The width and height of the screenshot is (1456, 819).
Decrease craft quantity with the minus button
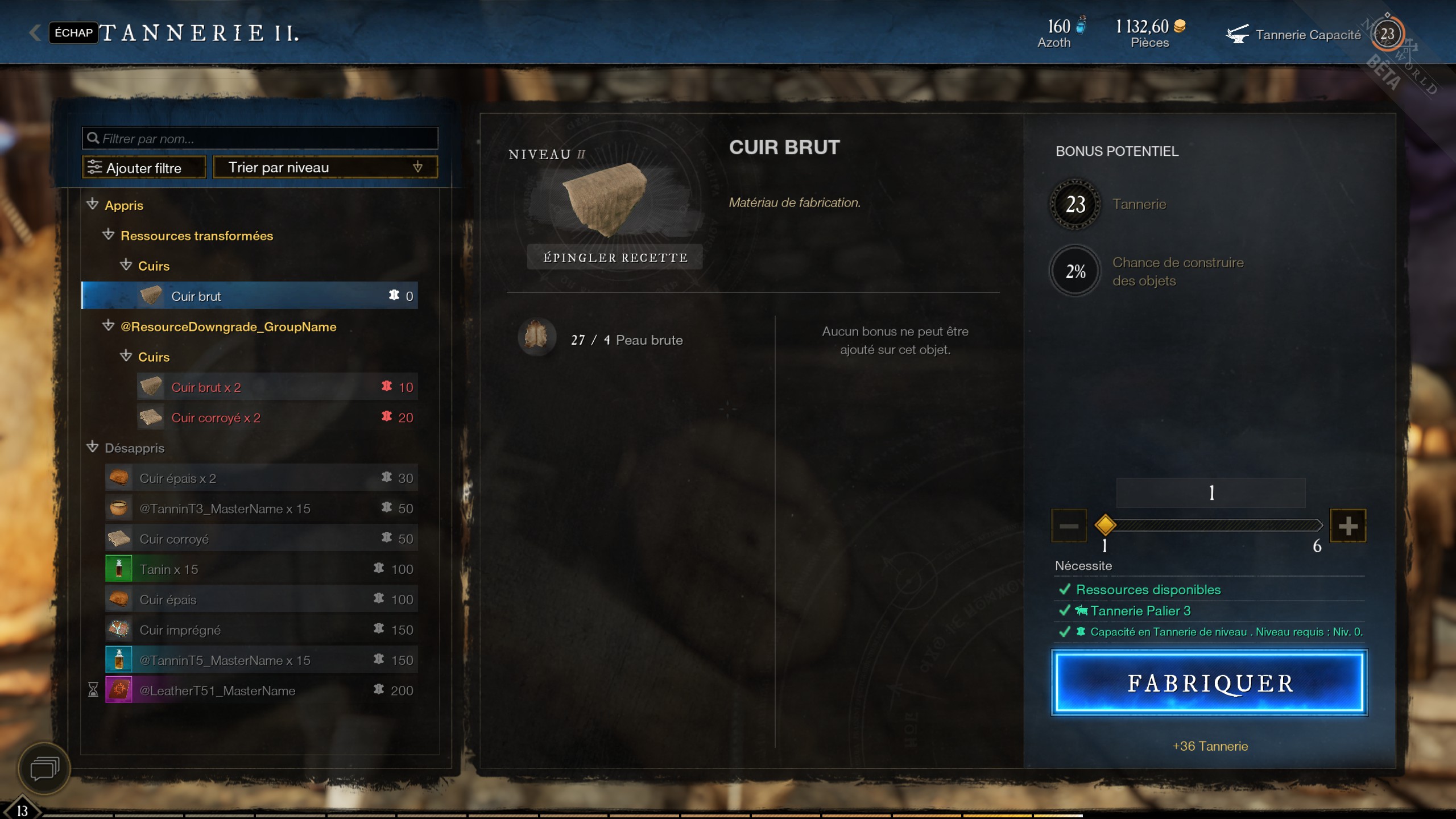tap(1069, 526)
